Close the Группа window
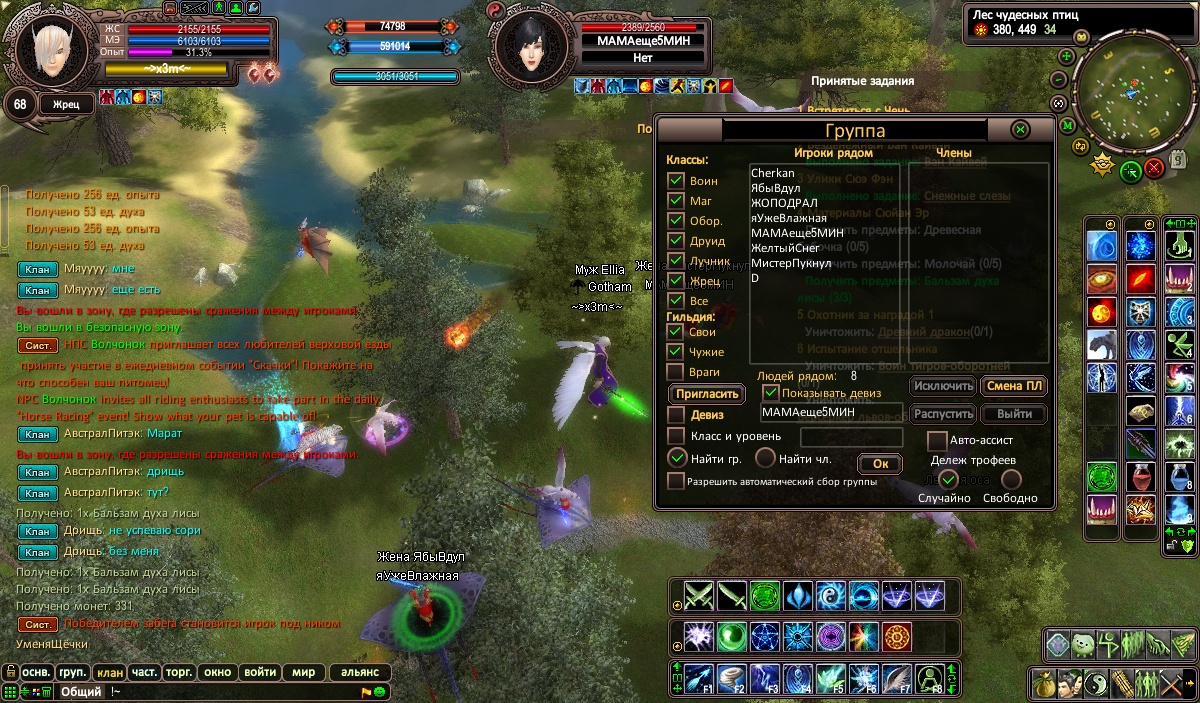 pyautogui.click(x=1020, y=130)
